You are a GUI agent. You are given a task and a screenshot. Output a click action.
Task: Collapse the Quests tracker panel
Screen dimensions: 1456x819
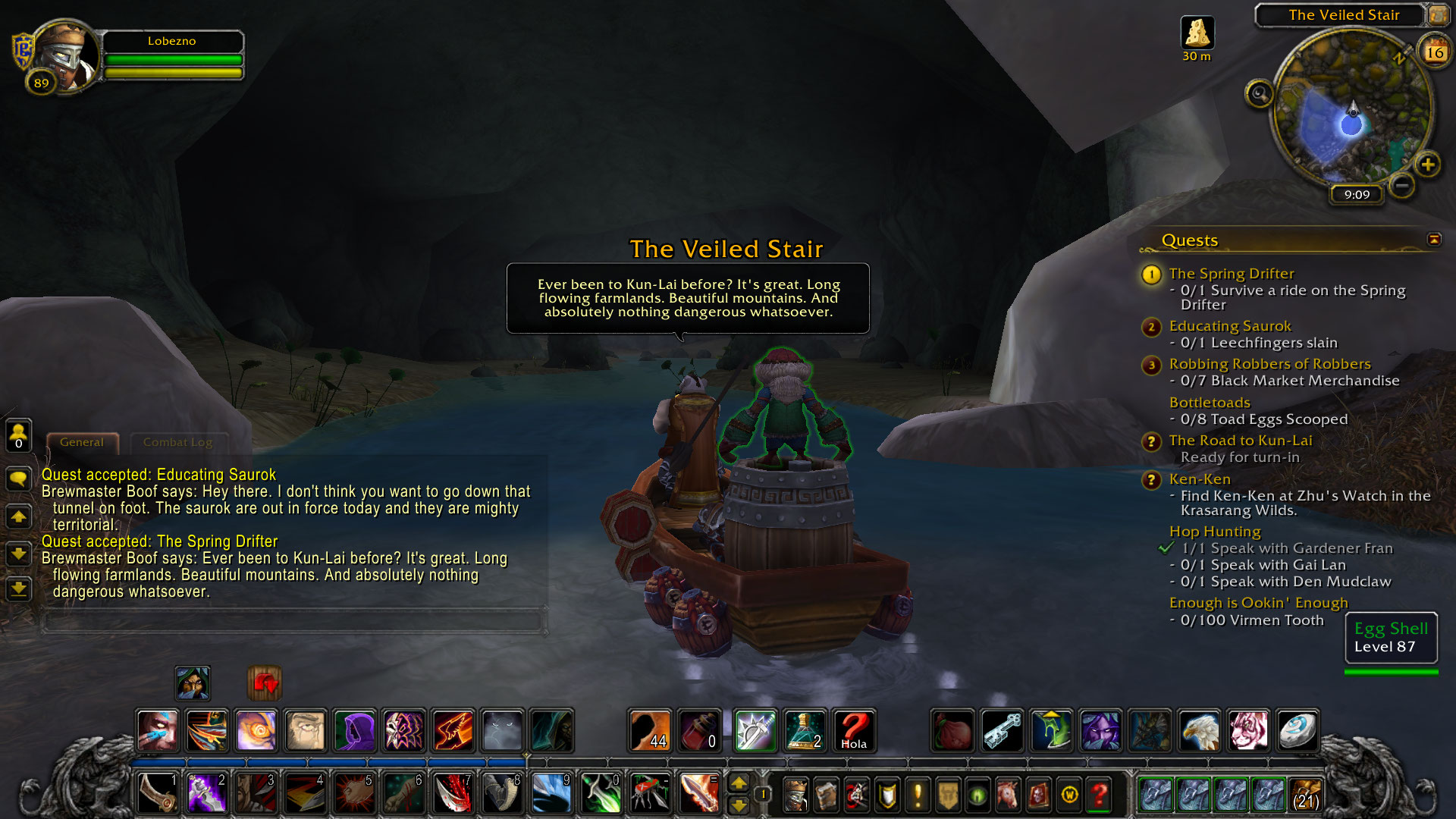click(x=1433, y=240)
